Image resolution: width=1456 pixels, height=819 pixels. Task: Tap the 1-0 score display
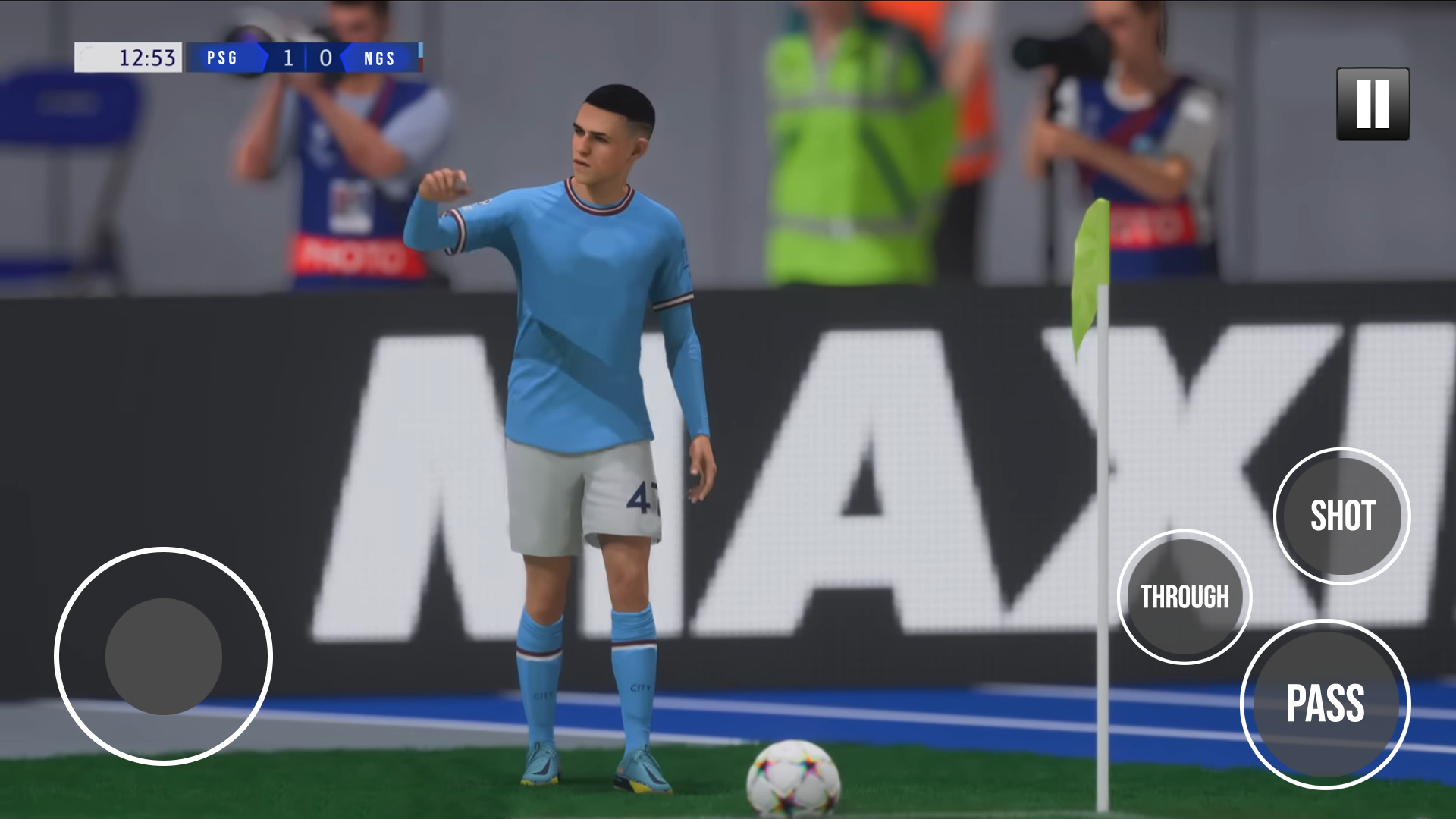click(x=306, y=57)
